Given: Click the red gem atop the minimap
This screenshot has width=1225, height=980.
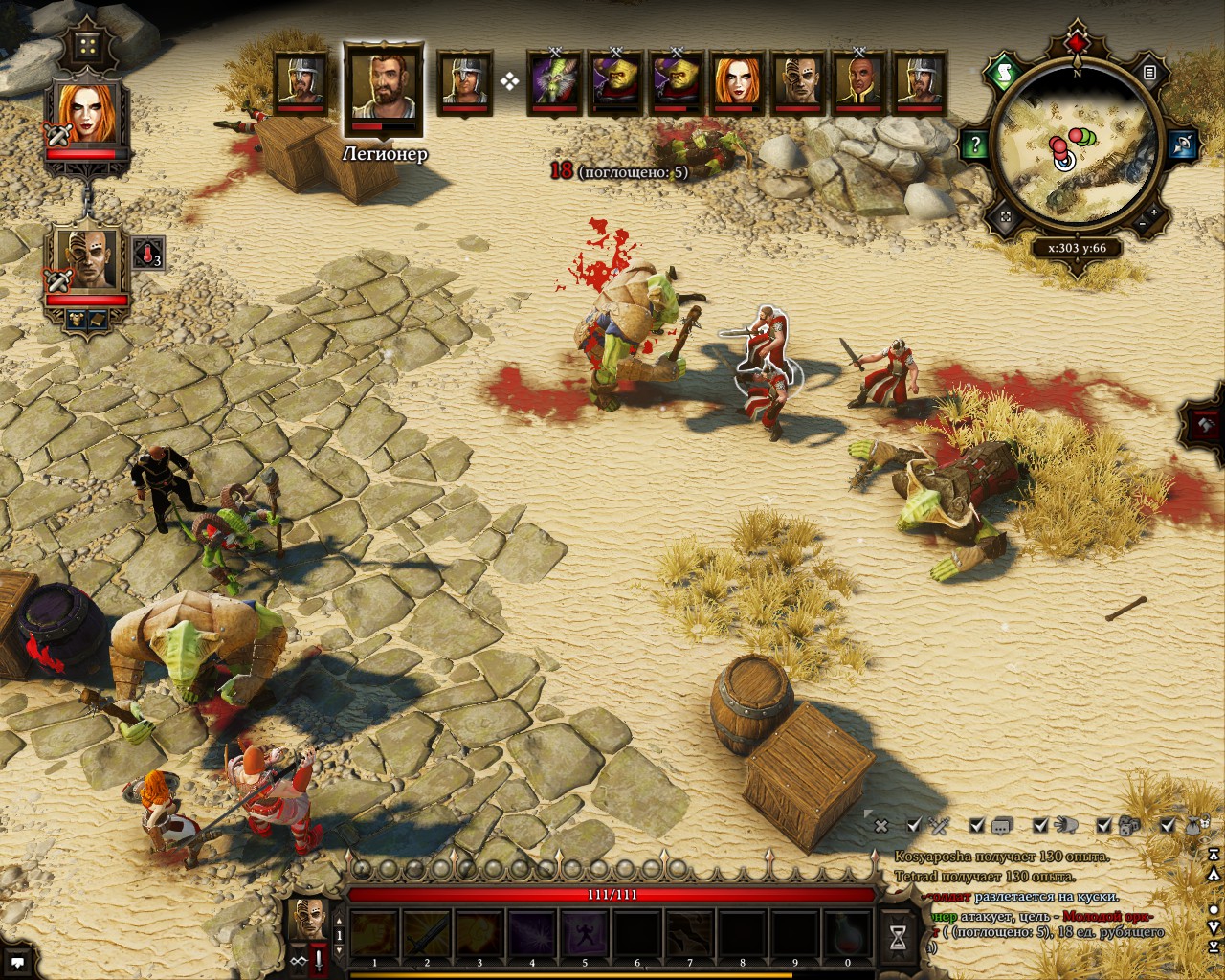Looking at the screenshot, I should point(1078,44).
